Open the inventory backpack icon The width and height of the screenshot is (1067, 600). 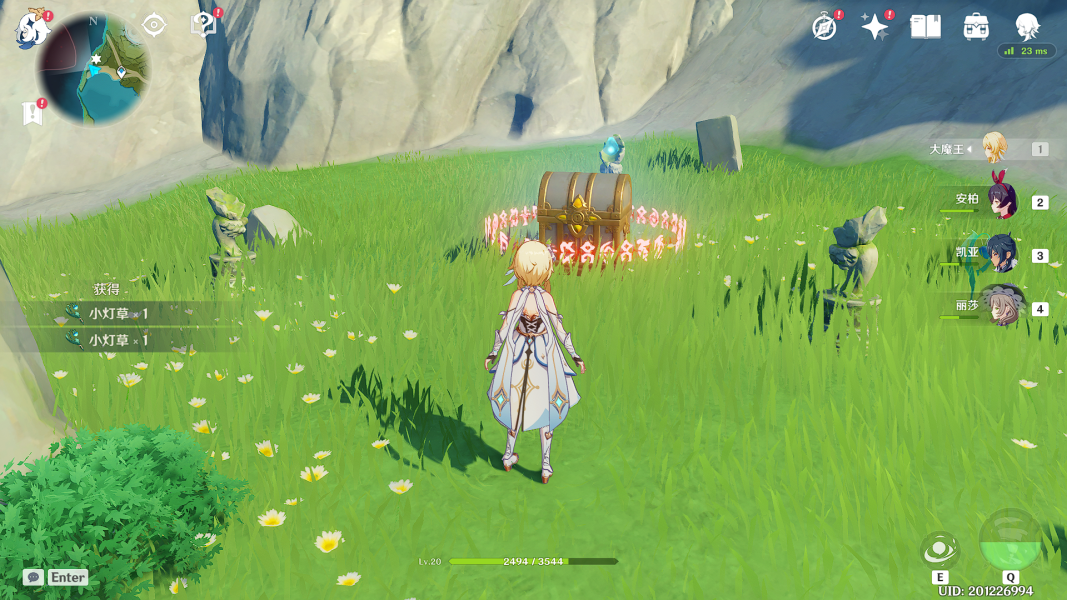click(x=977, y=27)
